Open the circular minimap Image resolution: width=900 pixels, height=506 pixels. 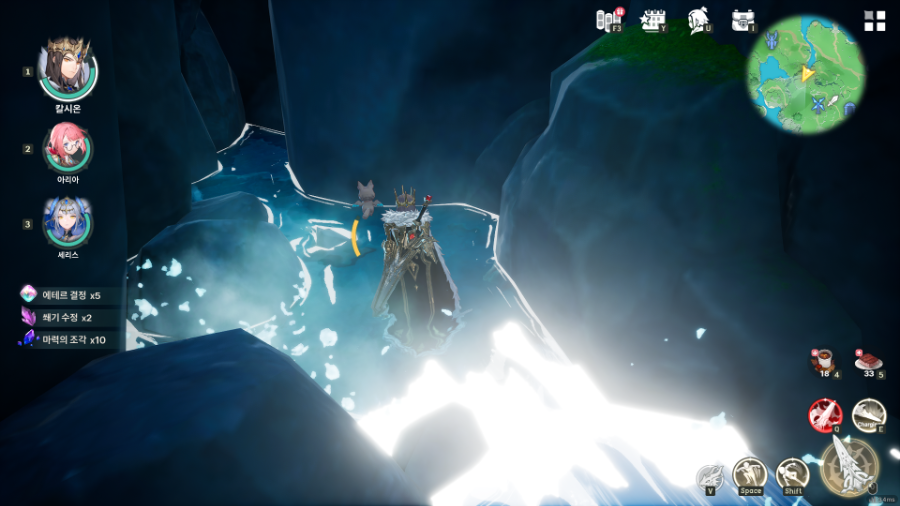[806, 74]
